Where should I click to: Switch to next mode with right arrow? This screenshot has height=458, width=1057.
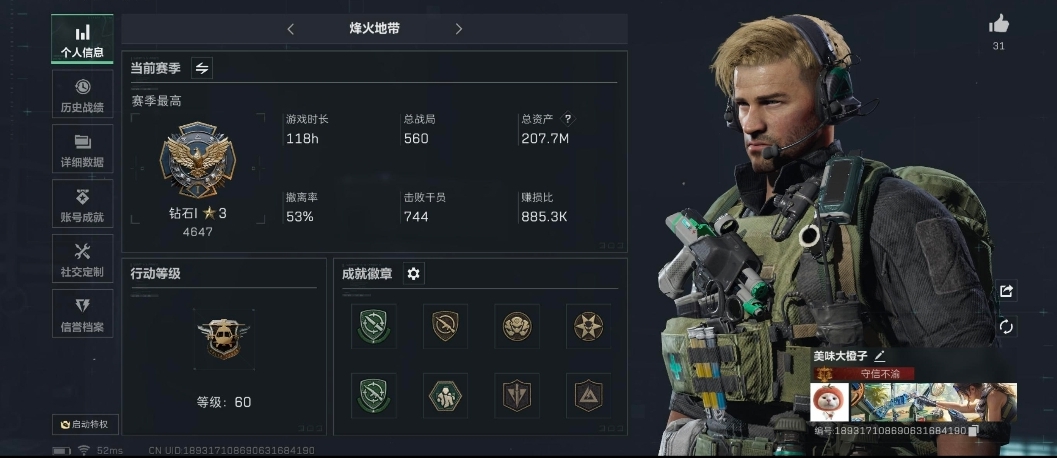(459, 29)
